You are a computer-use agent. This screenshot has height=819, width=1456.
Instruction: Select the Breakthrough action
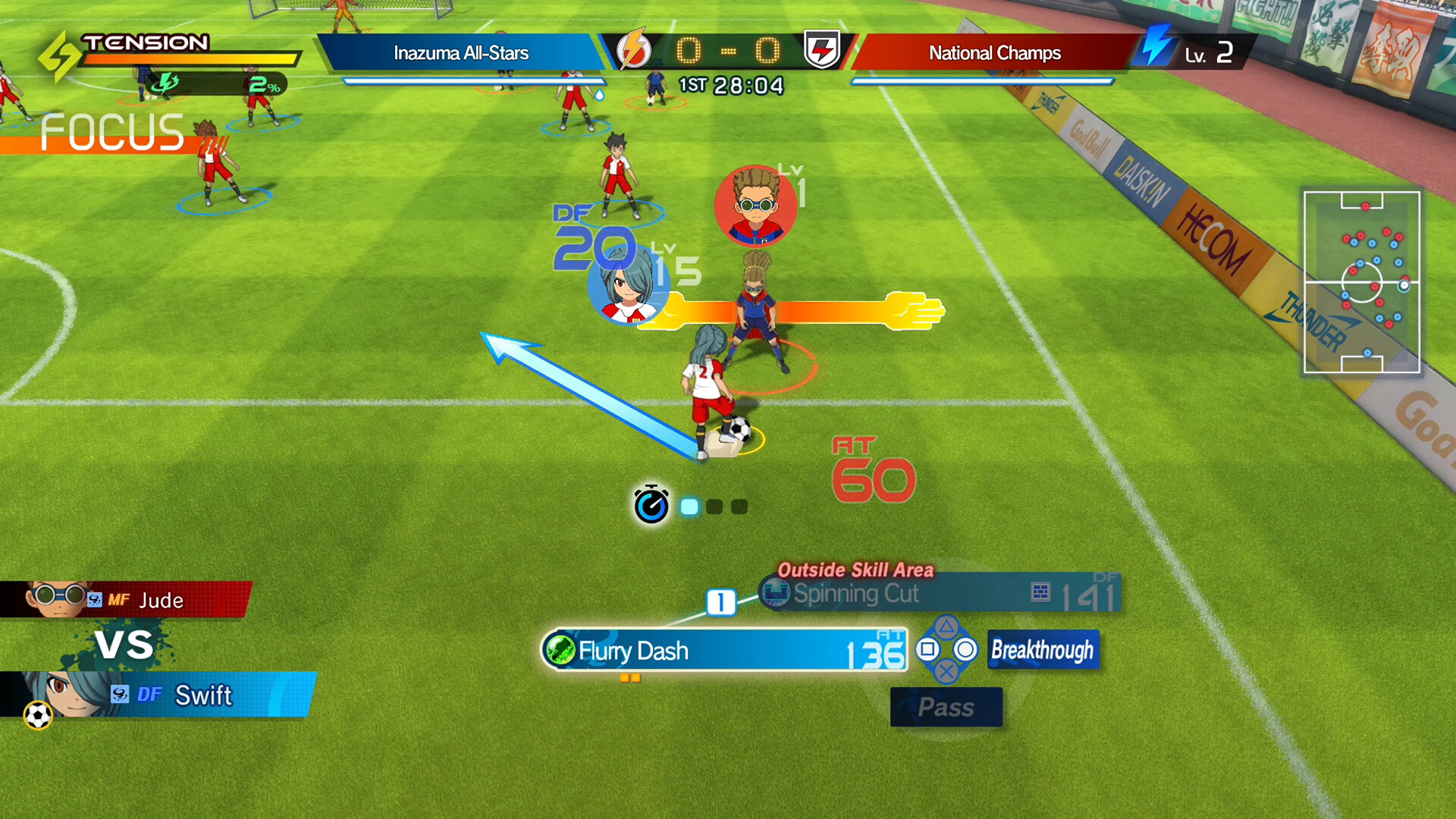coord(1043,650)
